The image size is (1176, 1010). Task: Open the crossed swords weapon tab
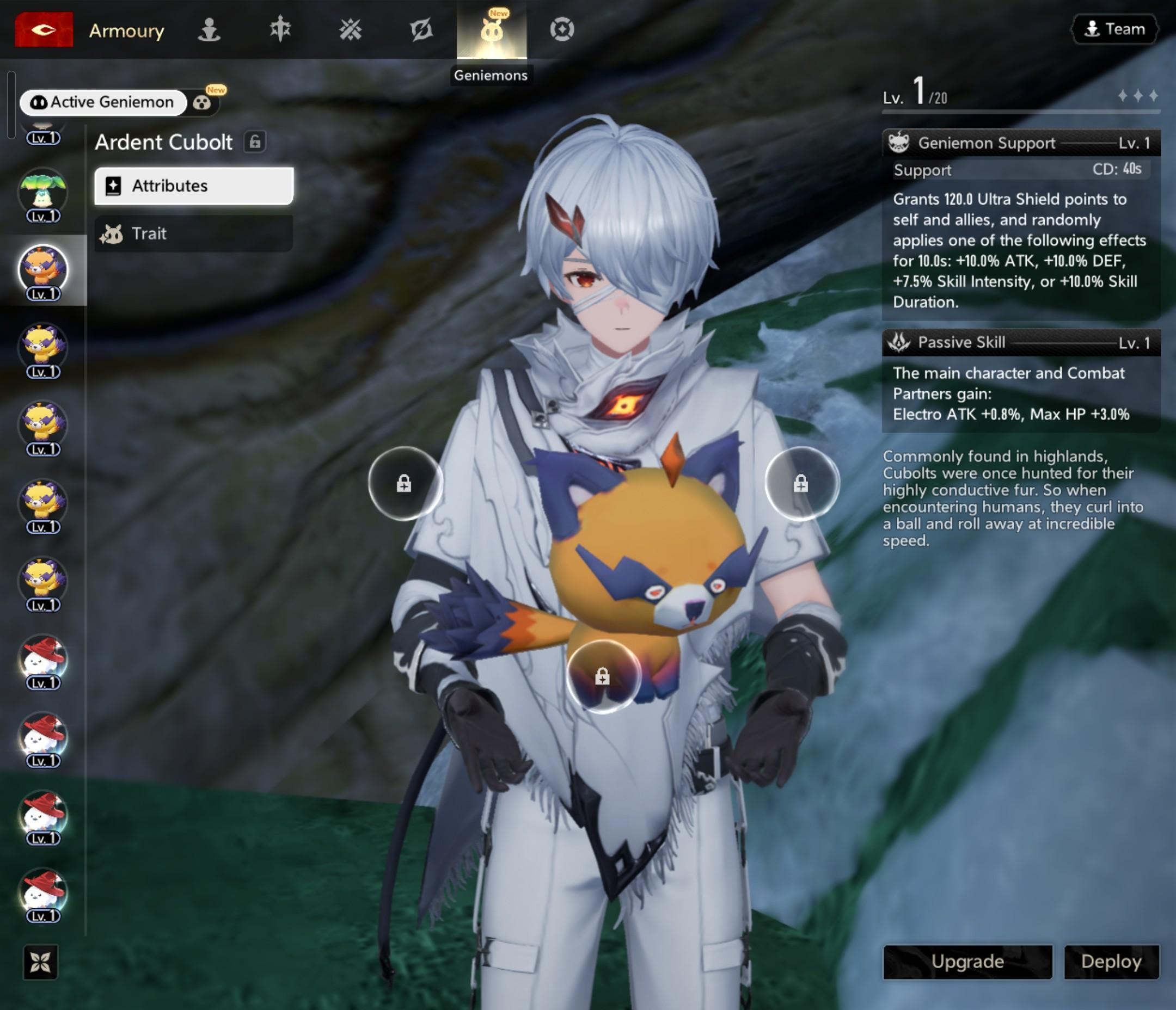350,29
